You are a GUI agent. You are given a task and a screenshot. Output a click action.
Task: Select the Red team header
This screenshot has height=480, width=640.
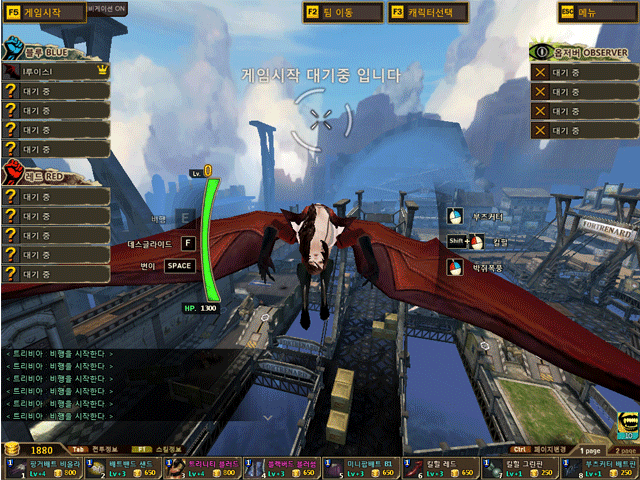[x=42, y=174]
